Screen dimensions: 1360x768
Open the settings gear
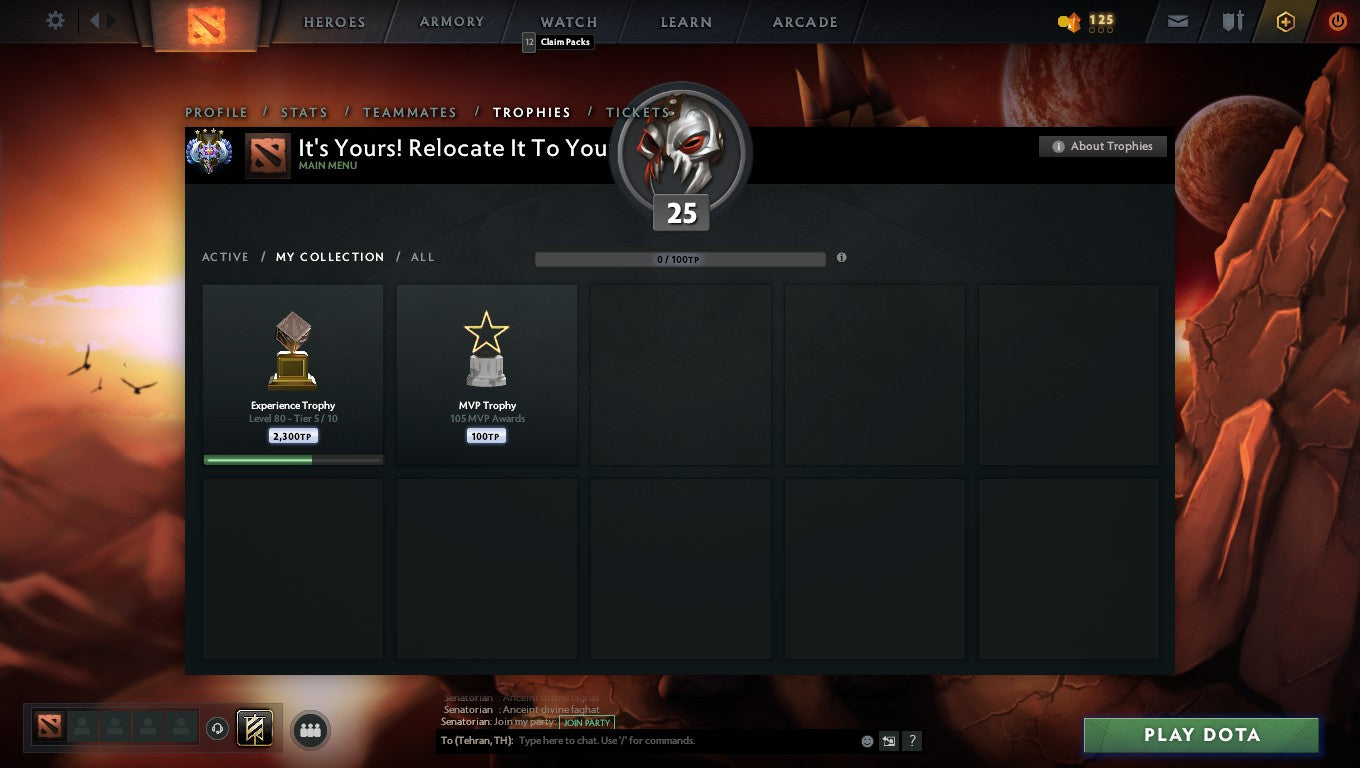(x=55, y=20)
